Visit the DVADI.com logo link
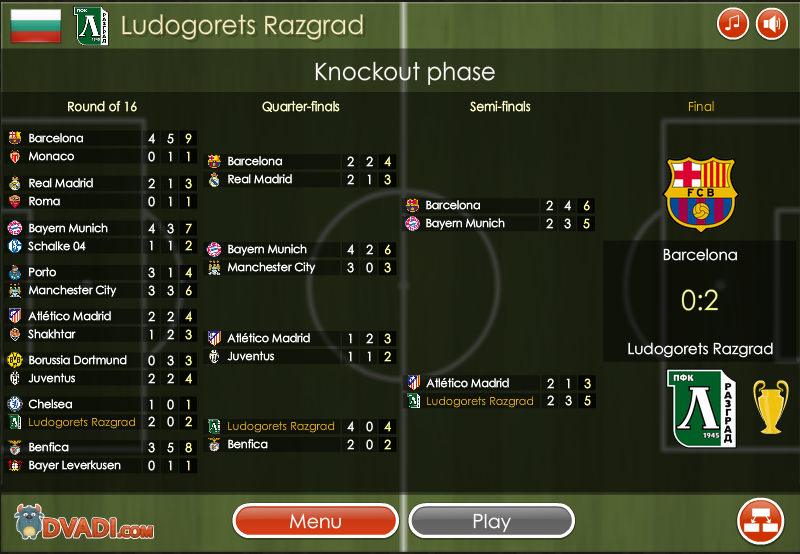 (84, 522)
